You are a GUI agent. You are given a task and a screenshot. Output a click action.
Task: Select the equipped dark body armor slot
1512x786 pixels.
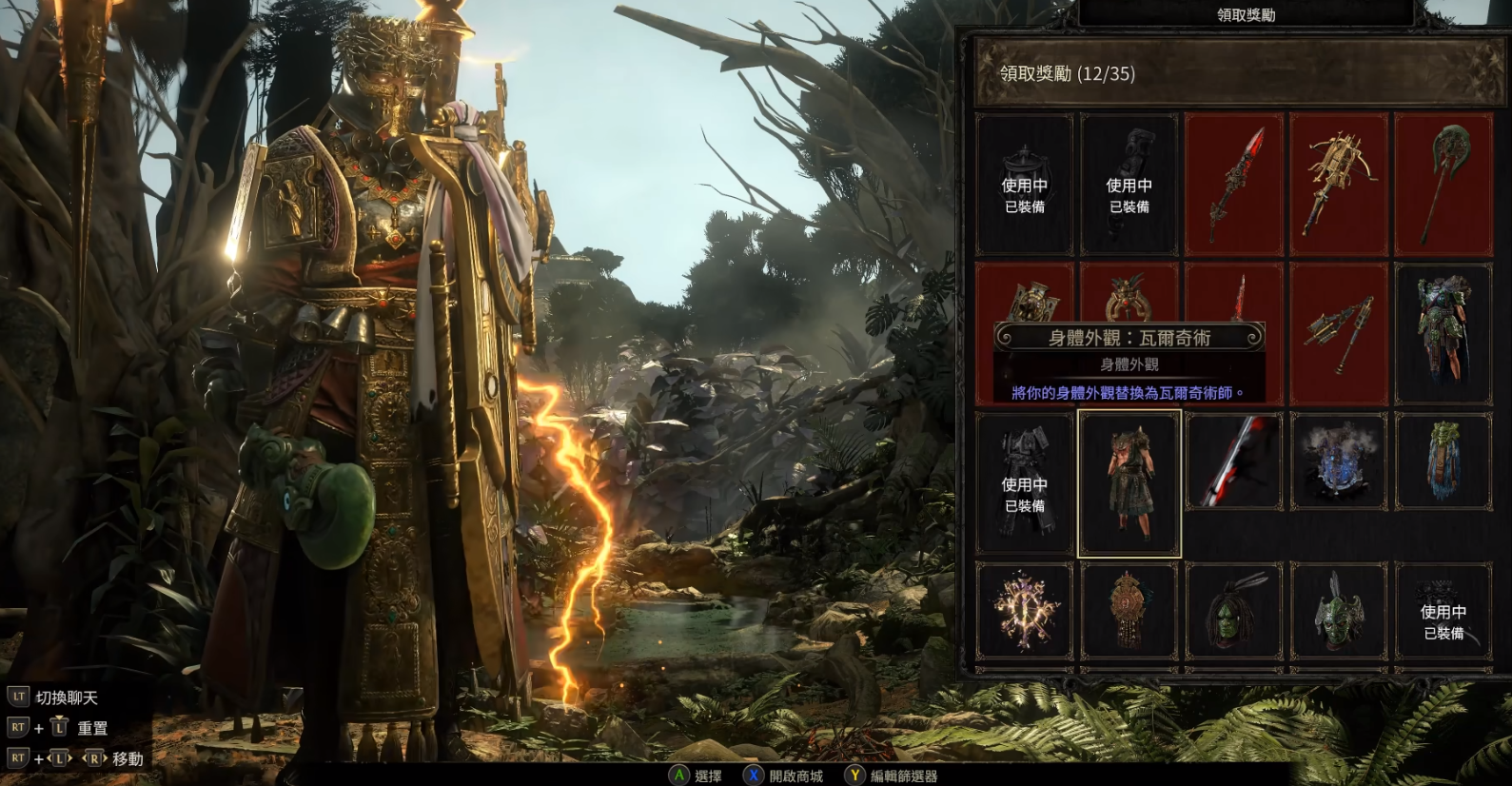click(1025, 483)
